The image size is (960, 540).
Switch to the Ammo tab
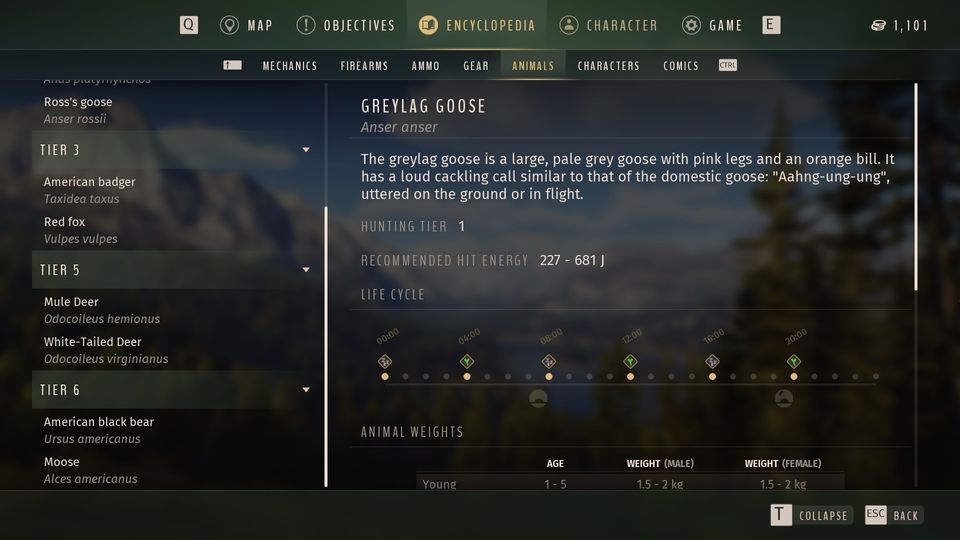[425, 66]
